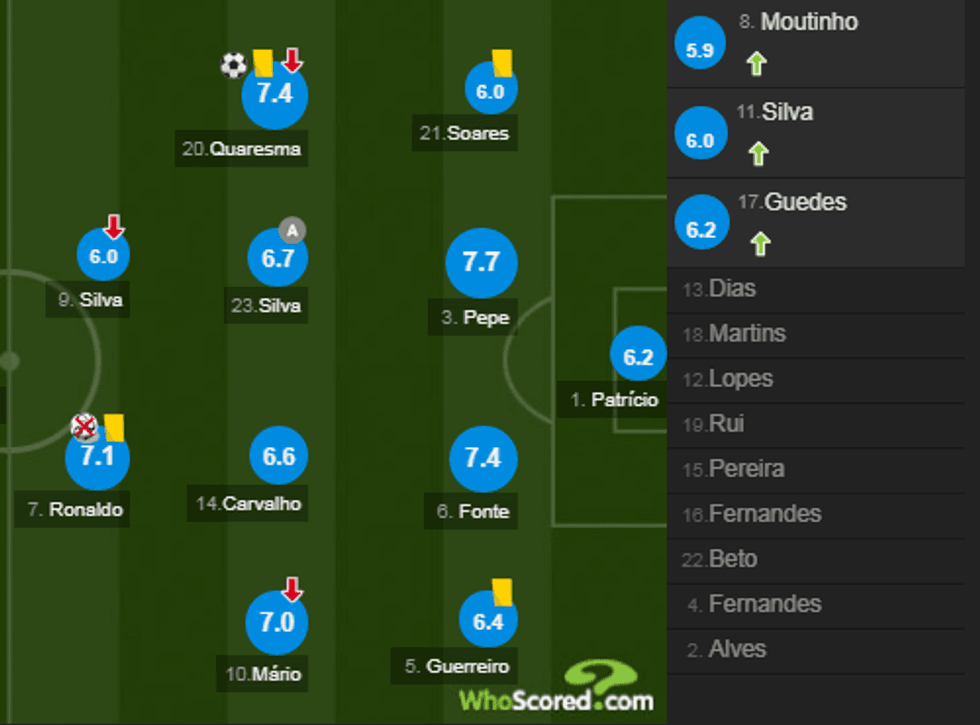Select number 23 Silva on the pitch

[x=277, y=259]
